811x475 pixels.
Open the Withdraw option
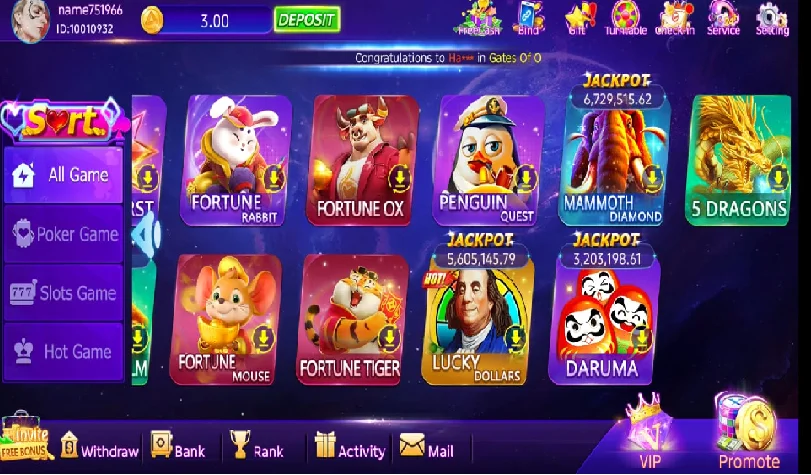click(x=99, y=448)
